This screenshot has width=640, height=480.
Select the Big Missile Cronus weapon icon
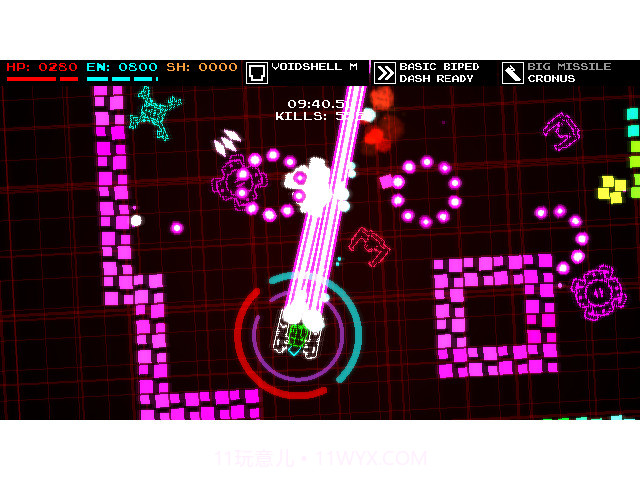click(513, 73)
